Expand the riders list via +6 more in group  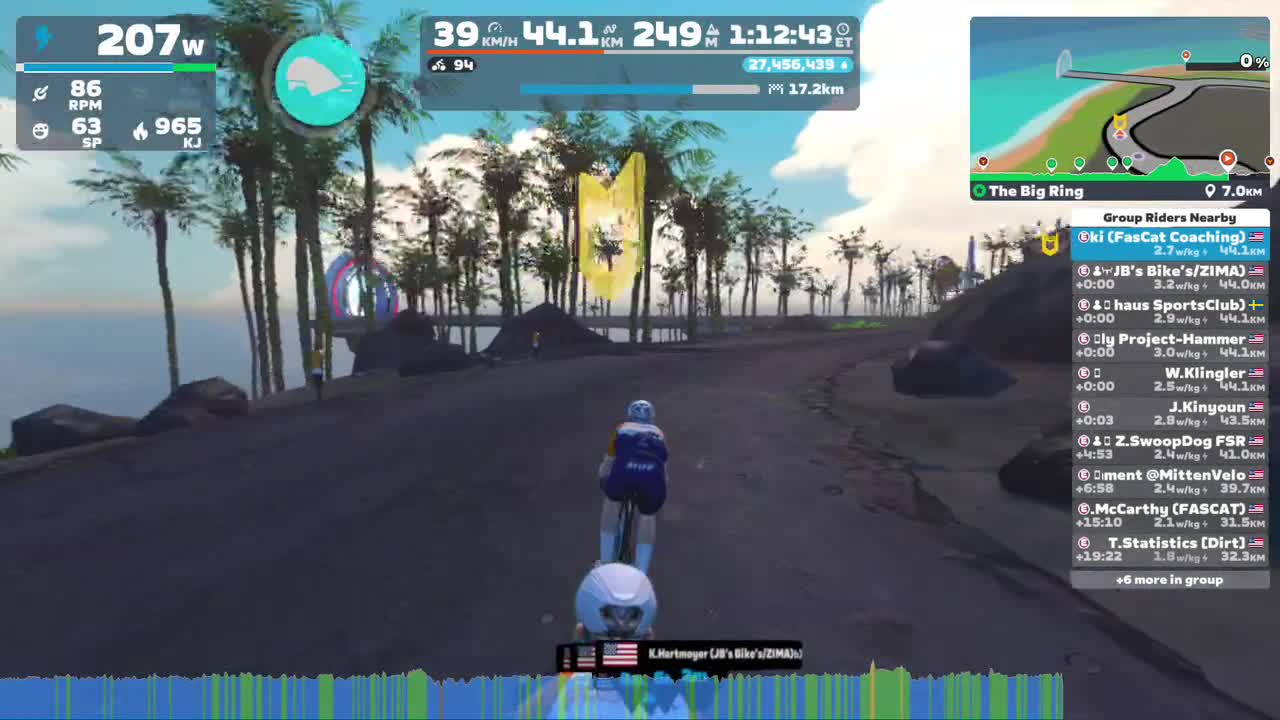pos(1169,580)
